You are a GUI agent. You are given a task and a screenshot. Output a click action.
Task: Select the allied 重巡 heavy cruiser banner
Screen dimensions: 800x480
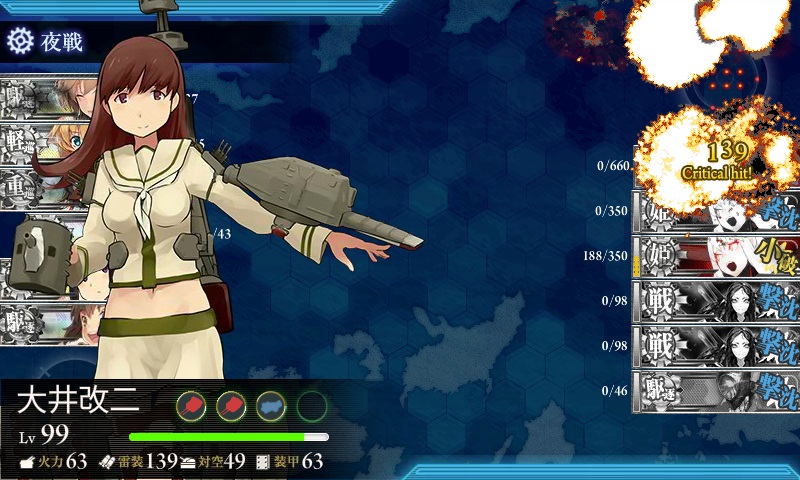pos(45,188)
